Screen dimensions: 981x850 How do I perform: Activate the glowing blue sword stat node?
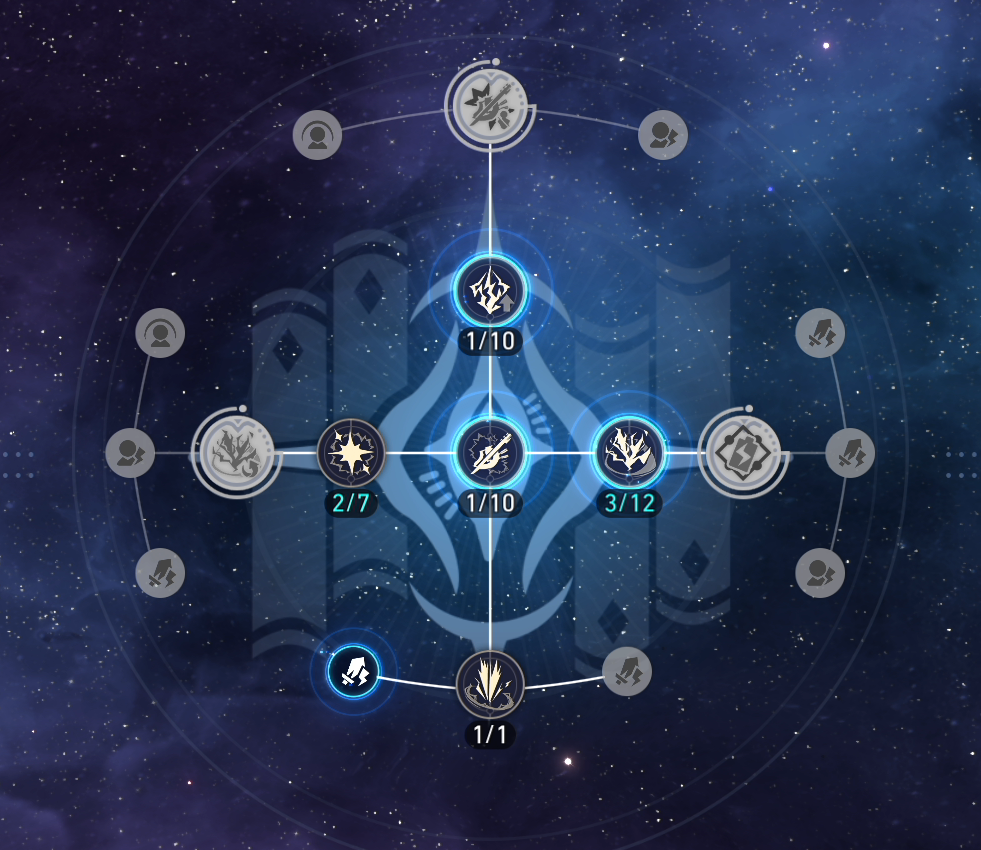click(355, 670)
